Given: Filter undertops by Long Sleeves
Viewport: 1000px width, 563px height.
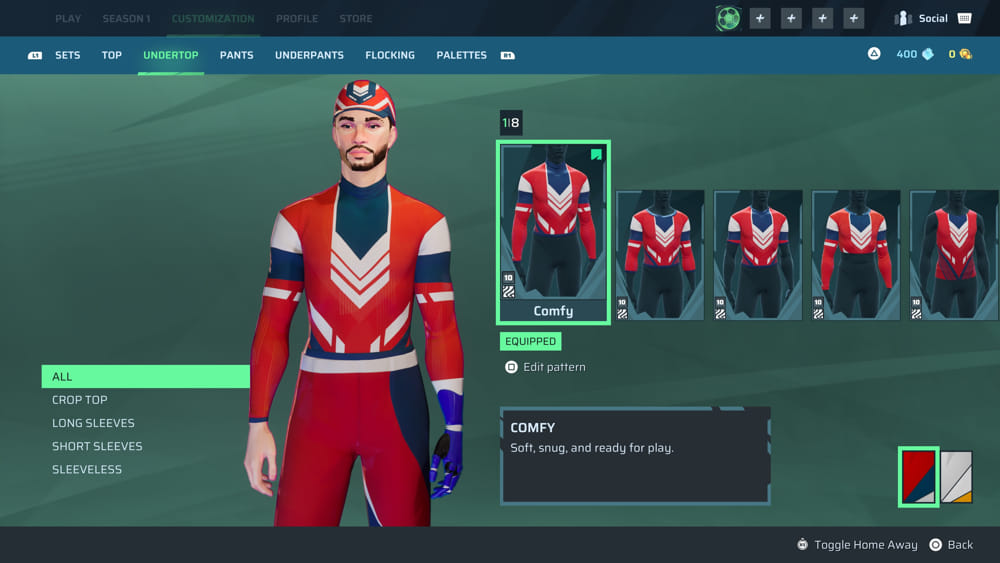Looking at the screenshot, I should 93,423.
